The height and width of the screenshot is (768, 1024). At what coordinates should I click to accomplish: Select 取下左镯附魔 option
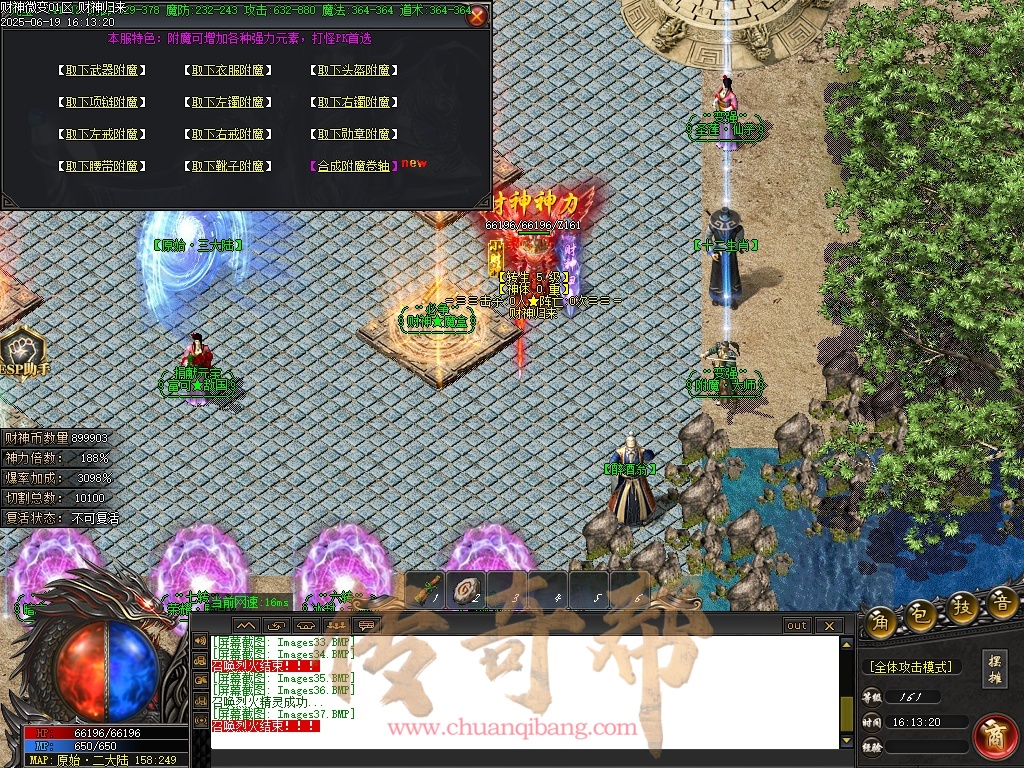pyautogui.click(x=228, y=102)
